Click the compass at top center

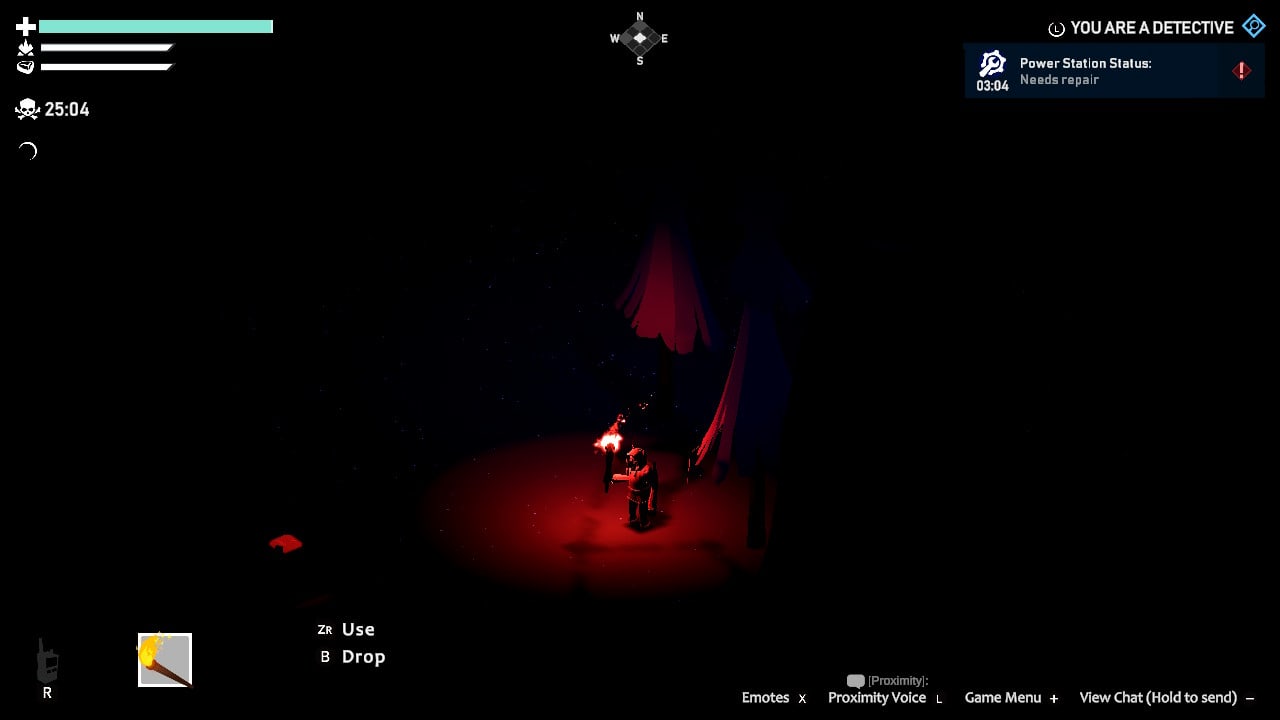click(639, 37)
